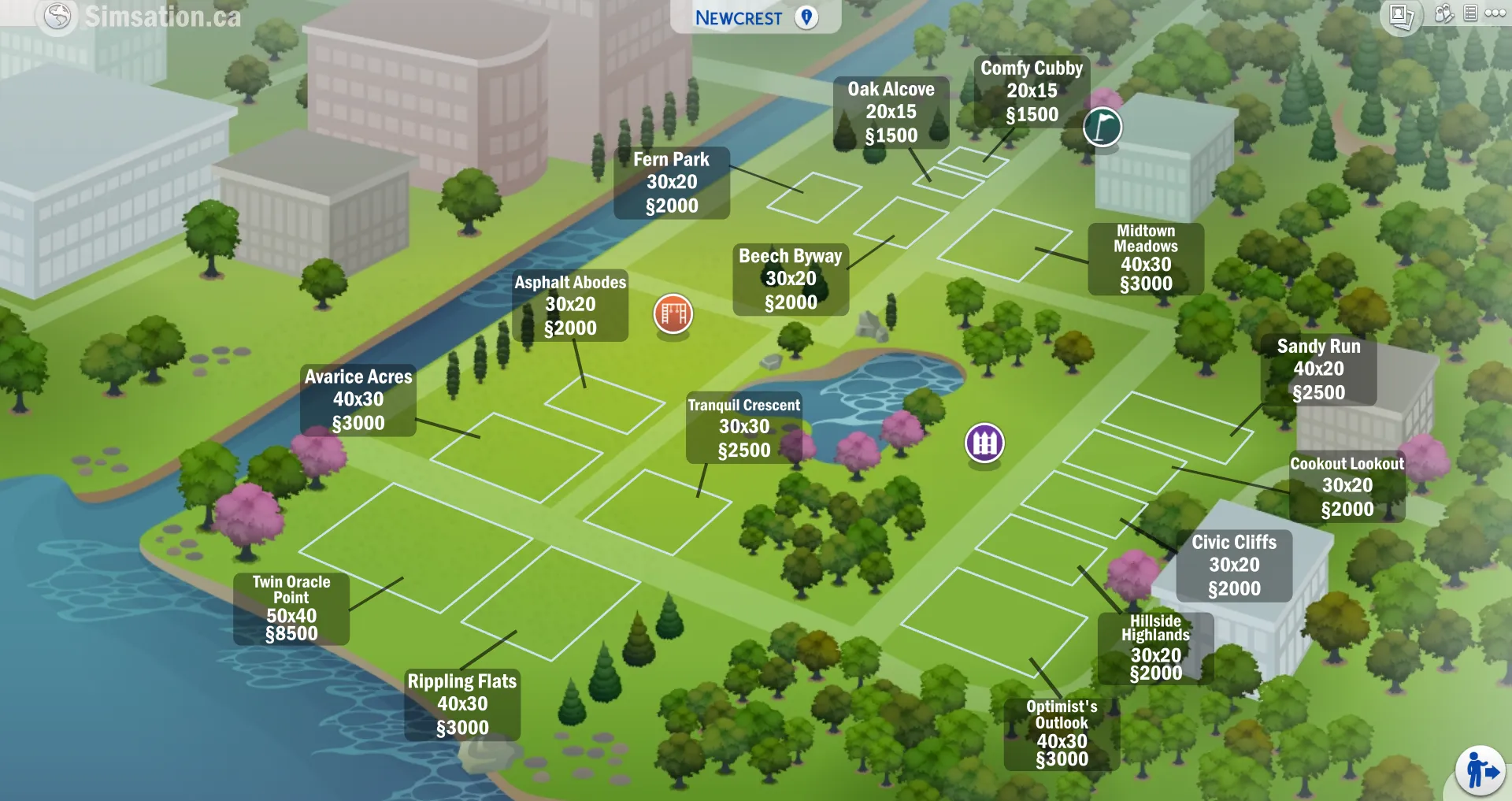Select the Manage Households icon
This screenshot has width=1512, height=801.
[1443, 16]
